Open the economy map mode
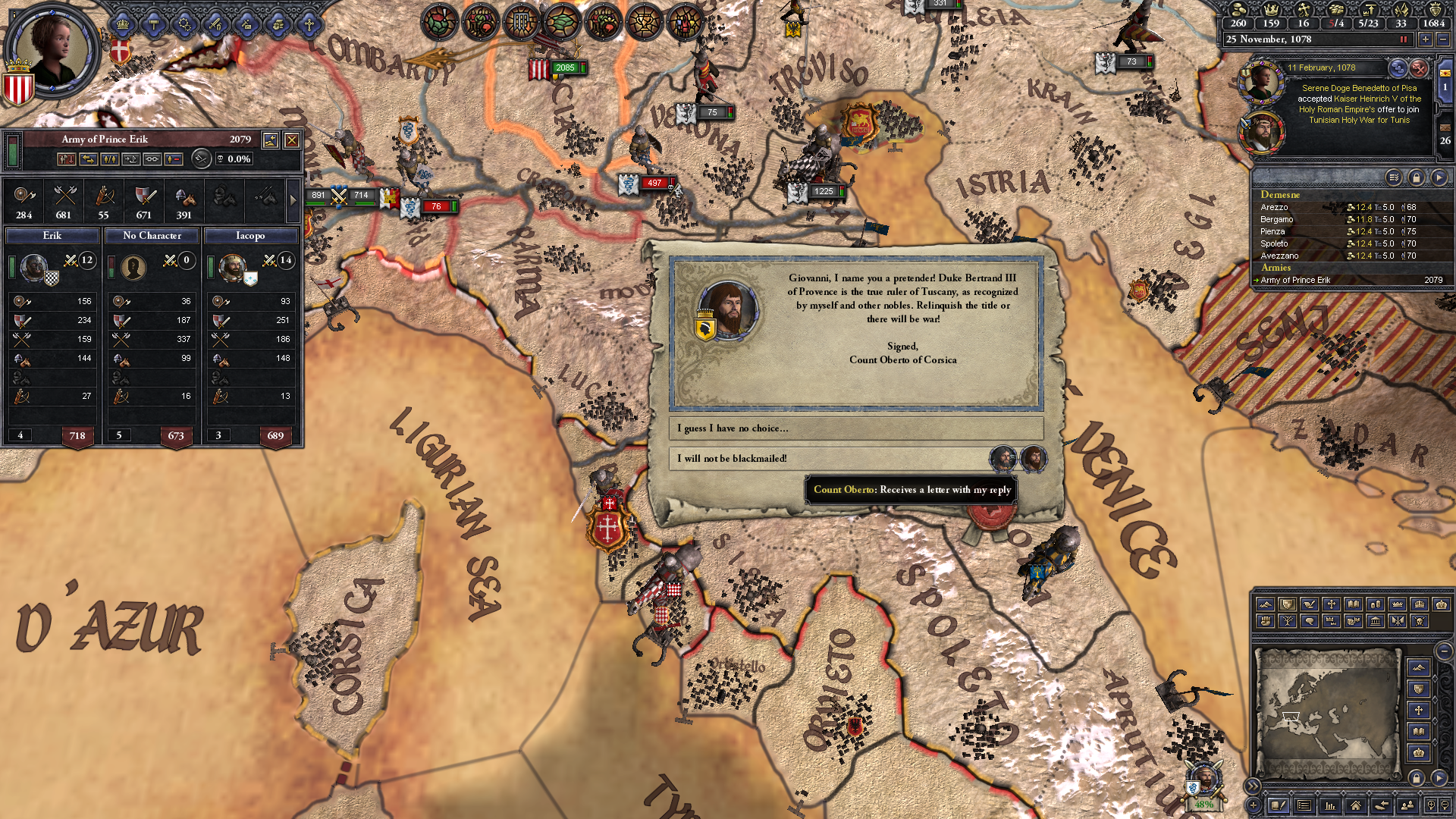 (1376, 604)
